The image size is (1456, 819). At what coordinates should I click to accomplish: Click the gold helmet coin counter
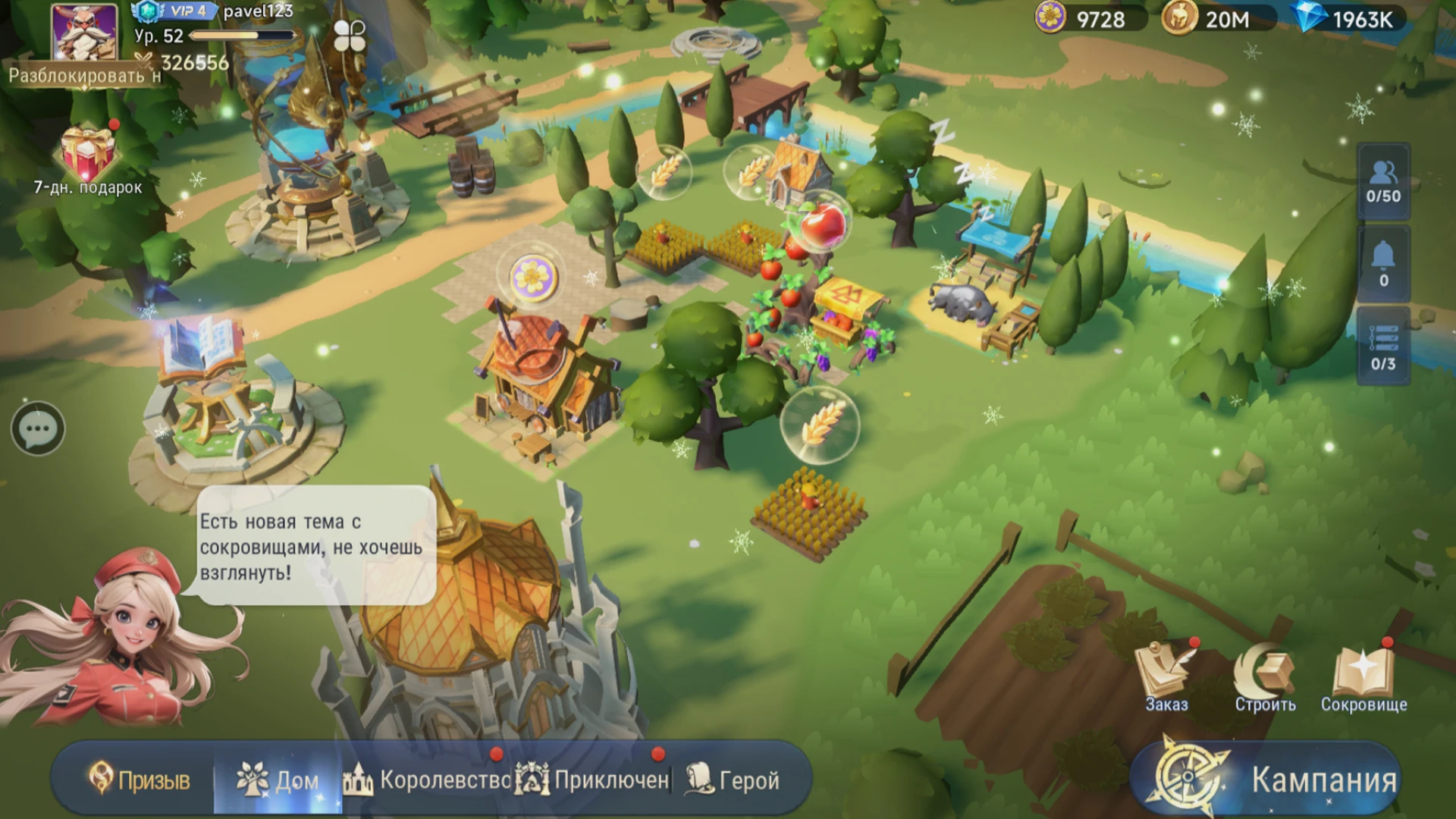point(1216,18)
